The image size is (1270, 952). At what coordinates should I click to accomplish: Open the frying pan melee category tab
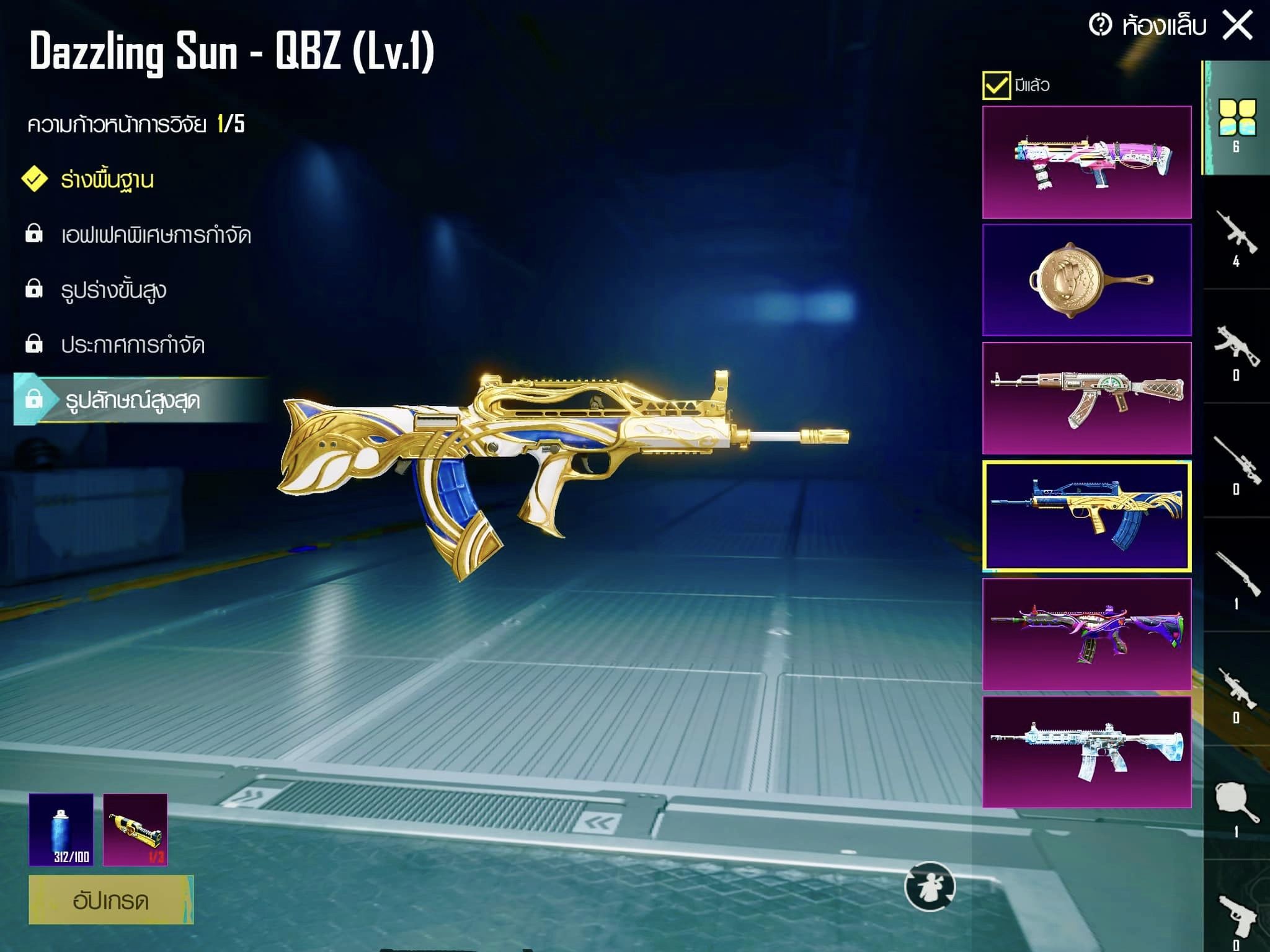(1237, 807)
